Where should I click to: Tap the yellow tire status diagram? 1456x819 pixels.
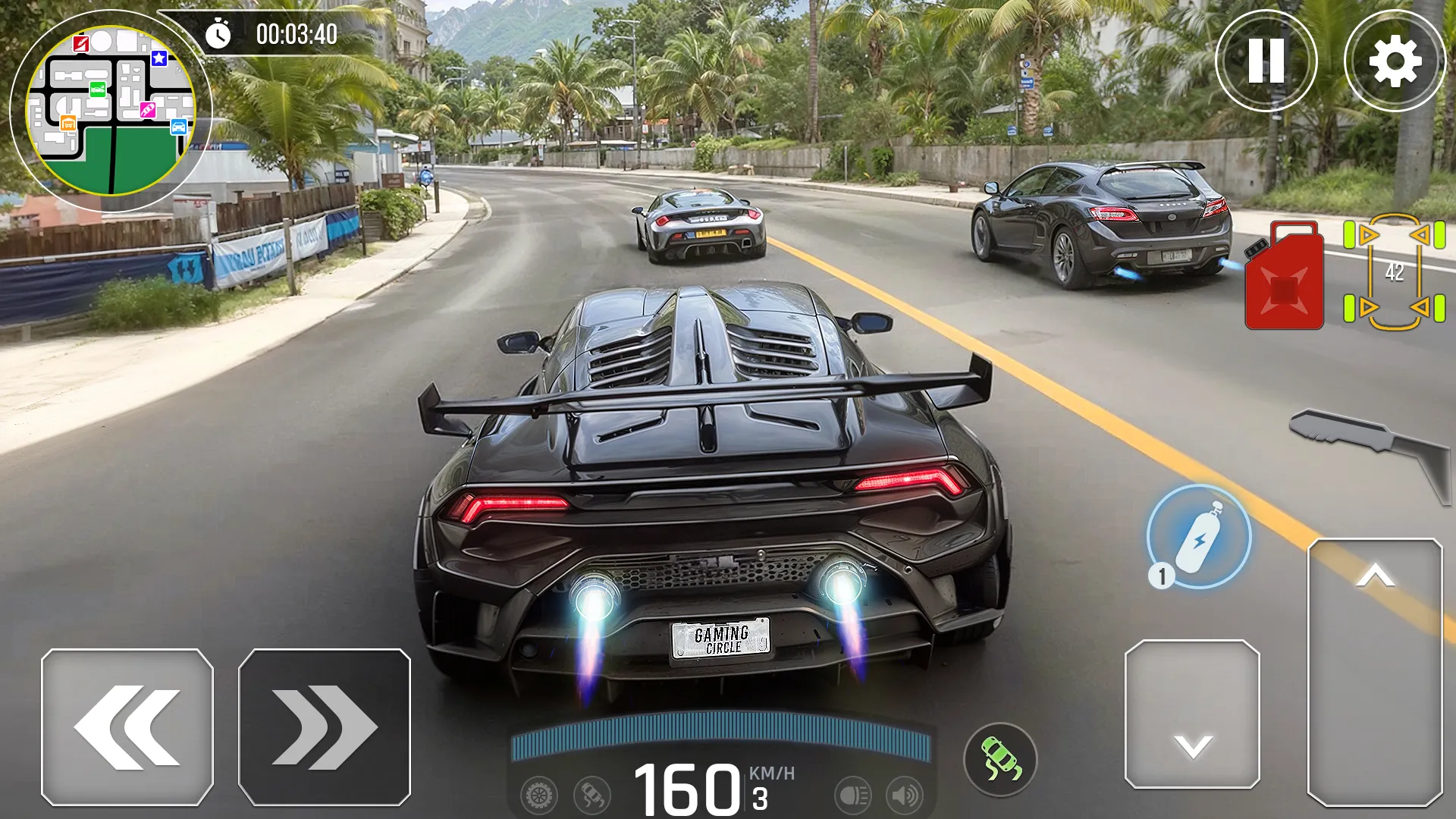click(x=1394, y=272)
